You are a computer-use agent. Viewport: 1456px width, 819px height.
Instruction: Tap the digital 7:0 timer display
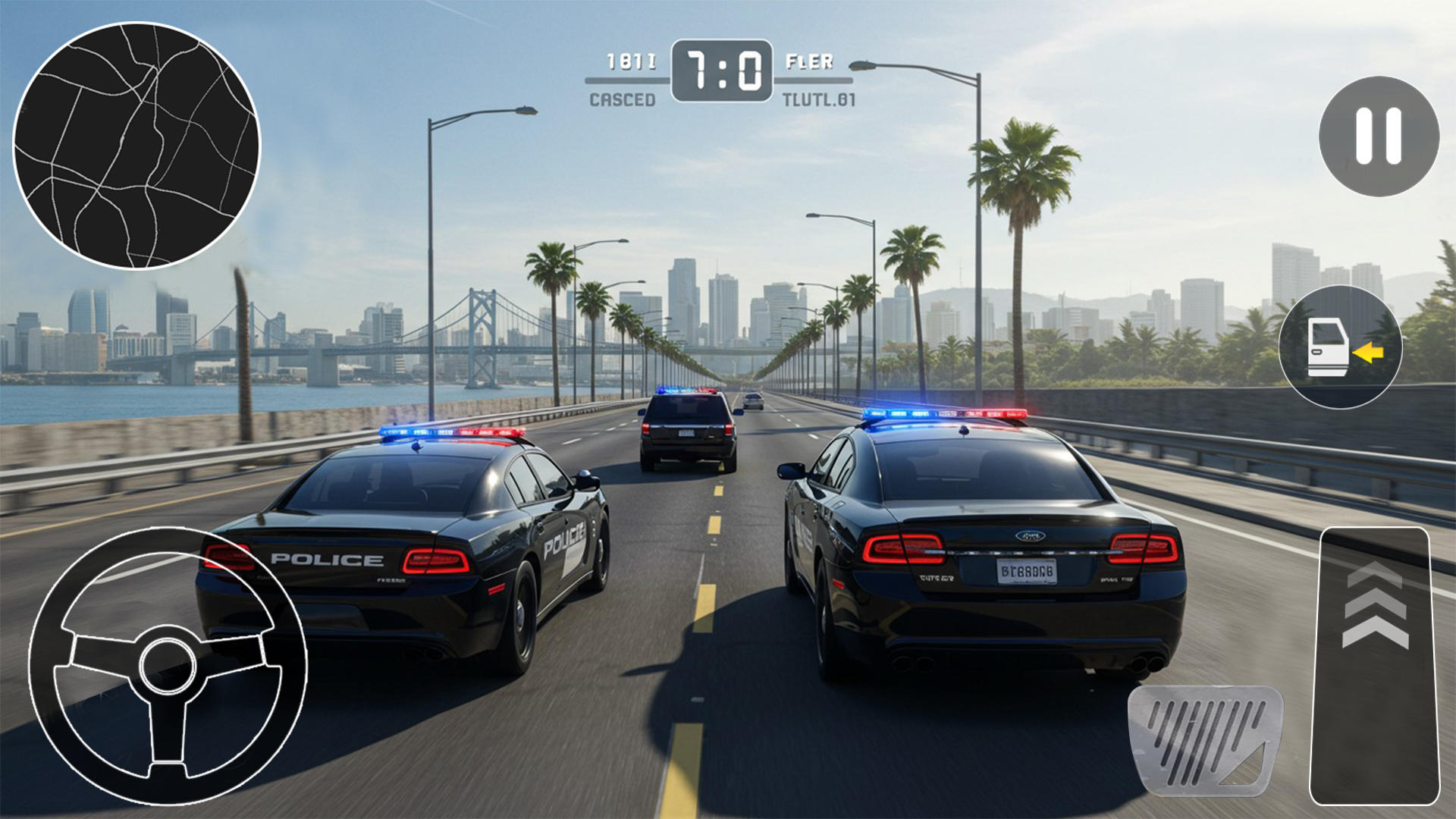(722, 72)
